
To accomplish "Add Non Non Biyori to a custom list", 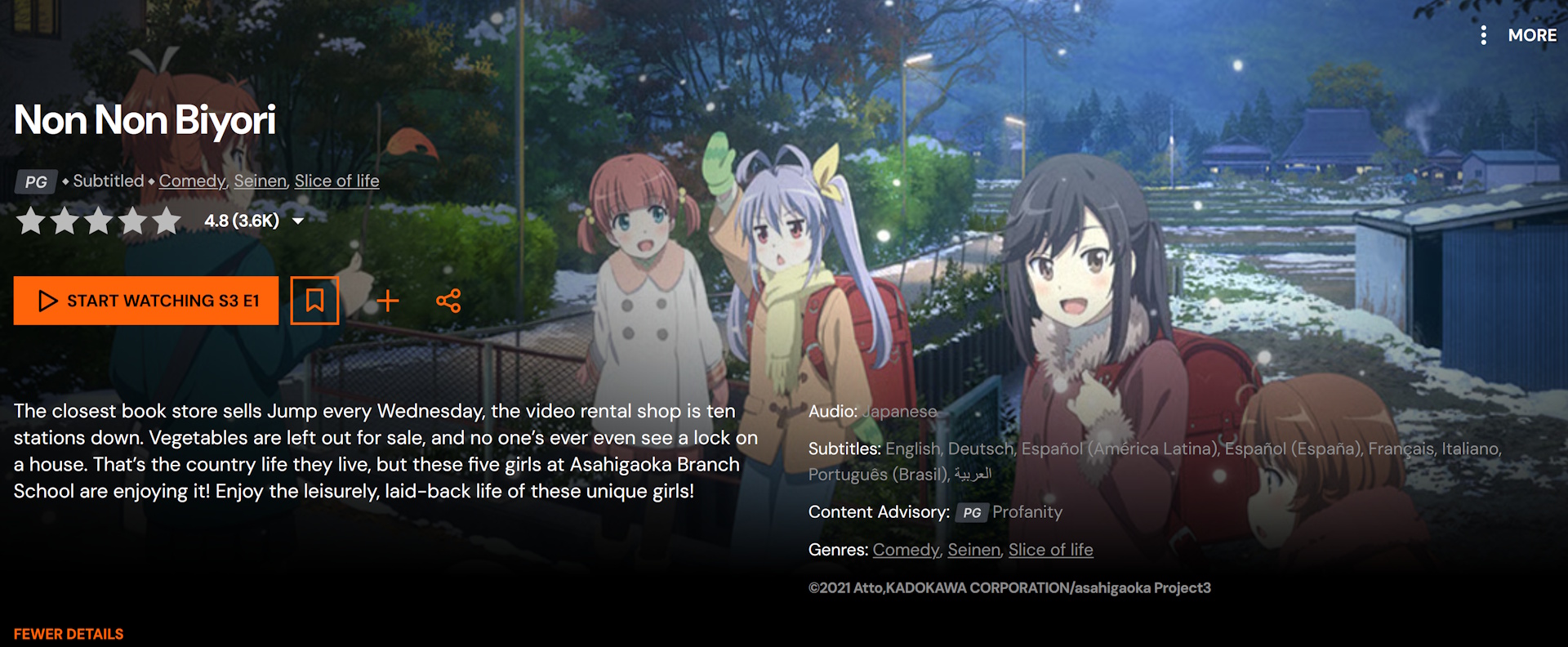I will coord(388,301).
